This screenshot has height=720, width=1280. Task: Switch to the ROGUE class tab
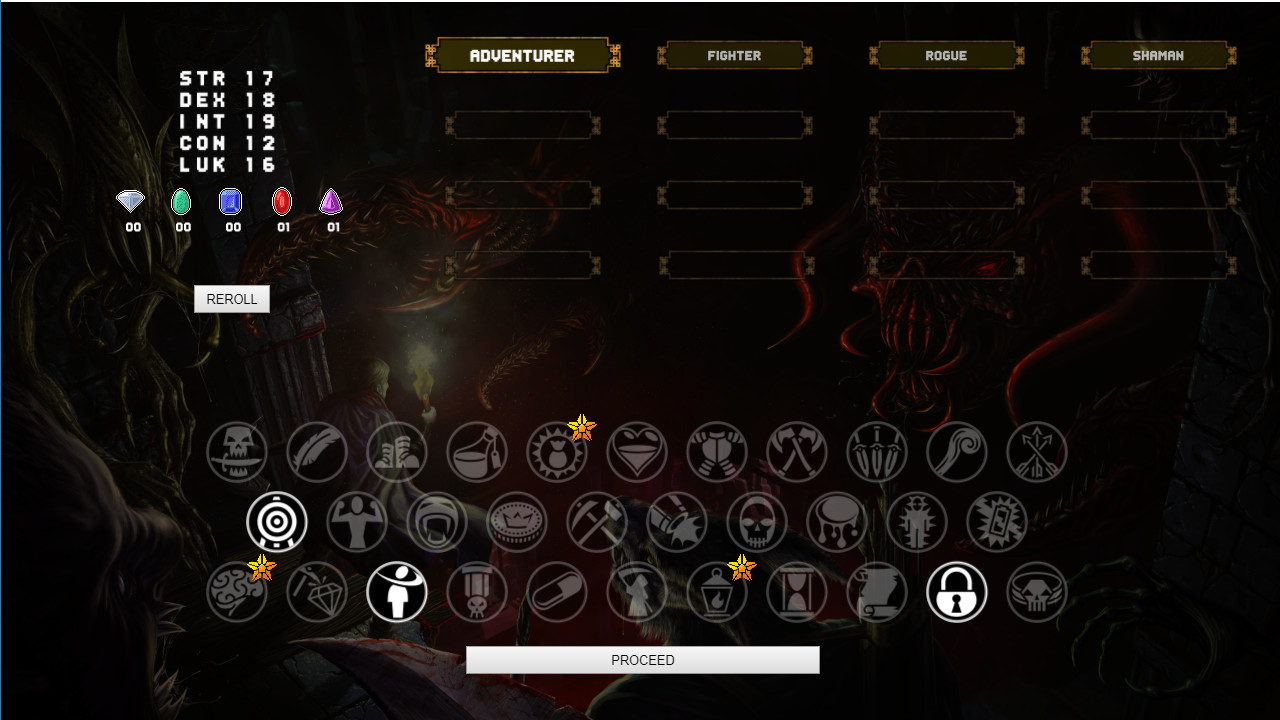point(945,55)
